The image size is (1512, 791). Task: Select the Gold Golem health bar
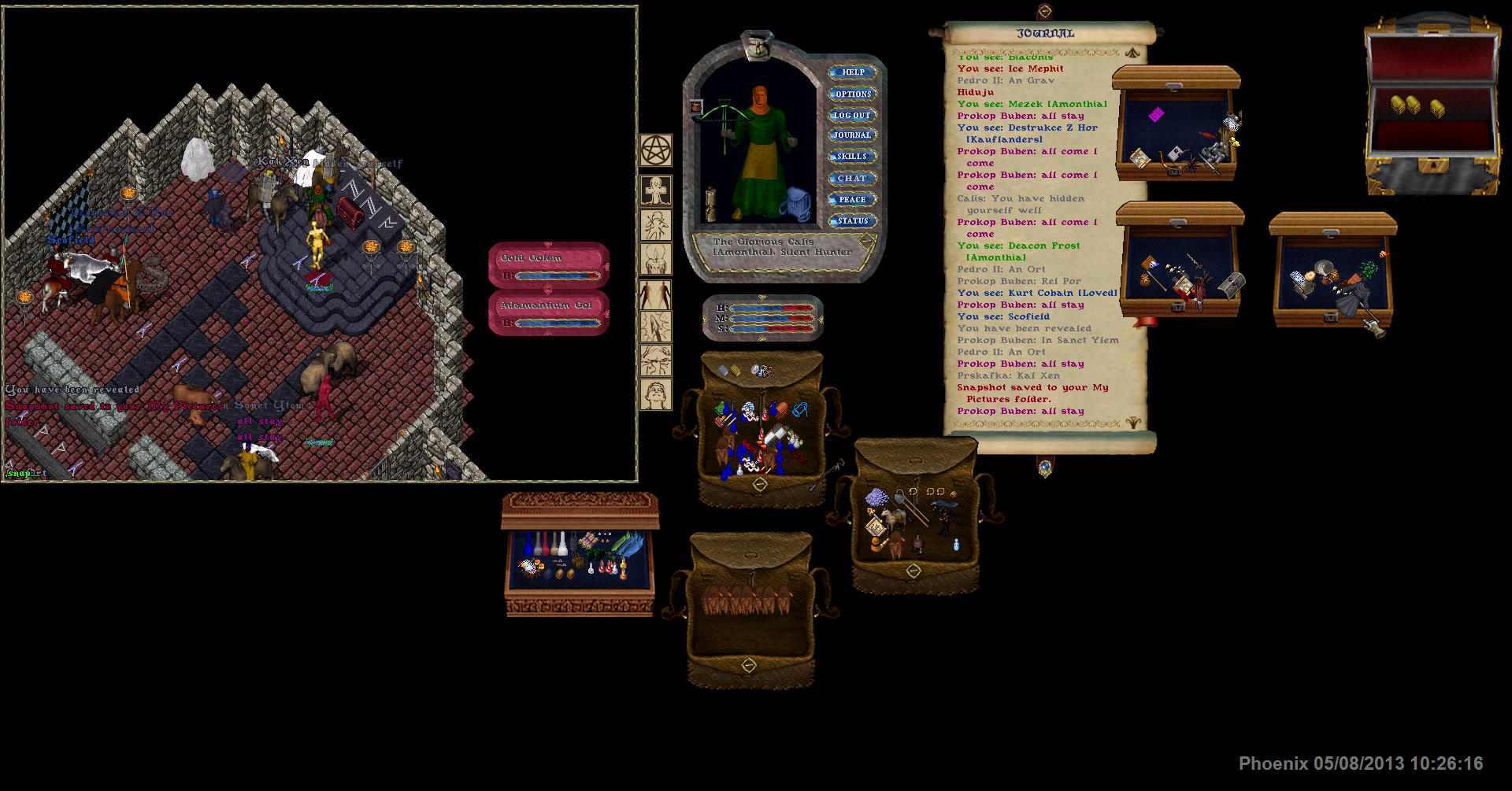[549, 266]
